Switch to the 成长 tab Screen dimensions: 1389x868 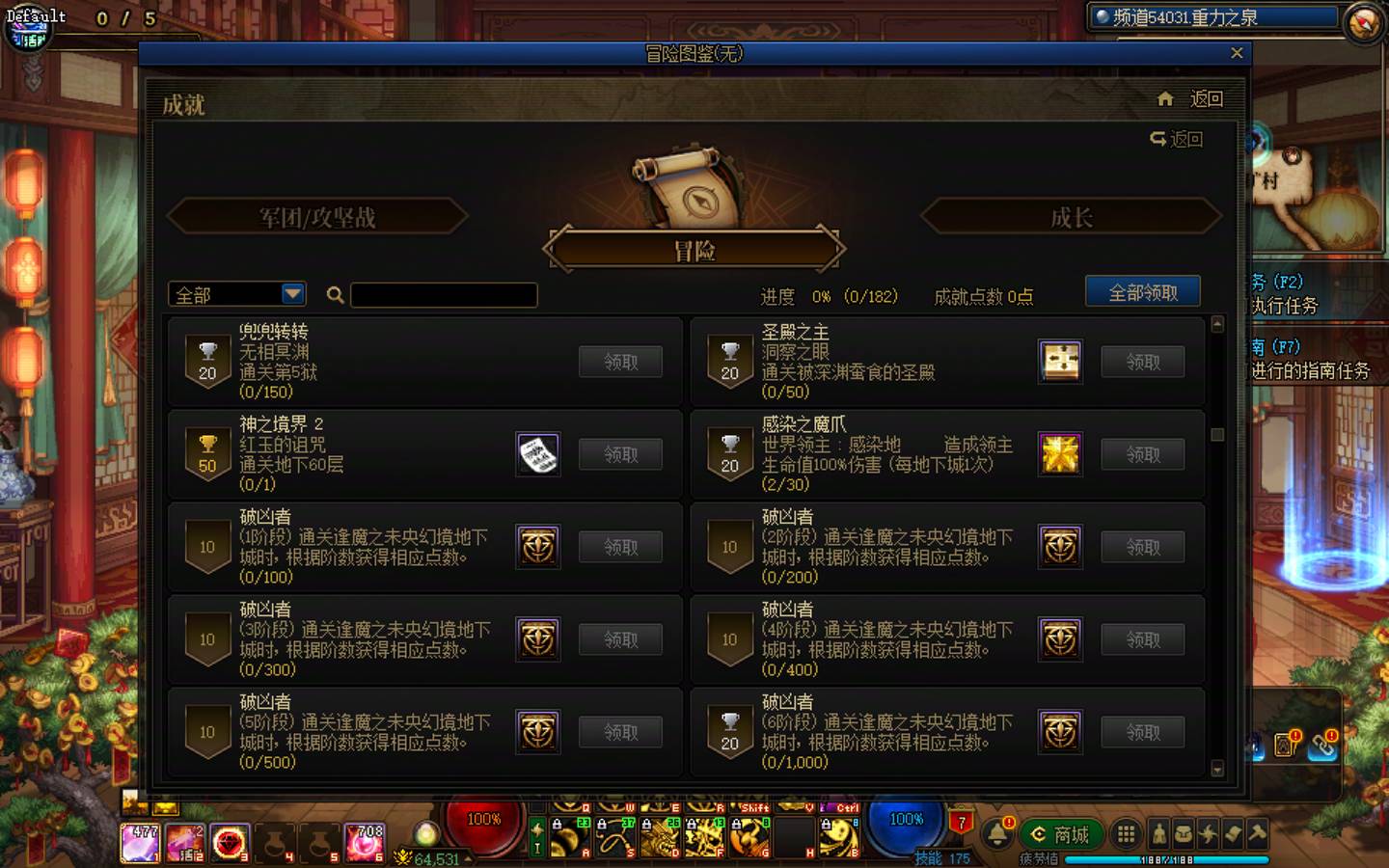click(1071, 217)
